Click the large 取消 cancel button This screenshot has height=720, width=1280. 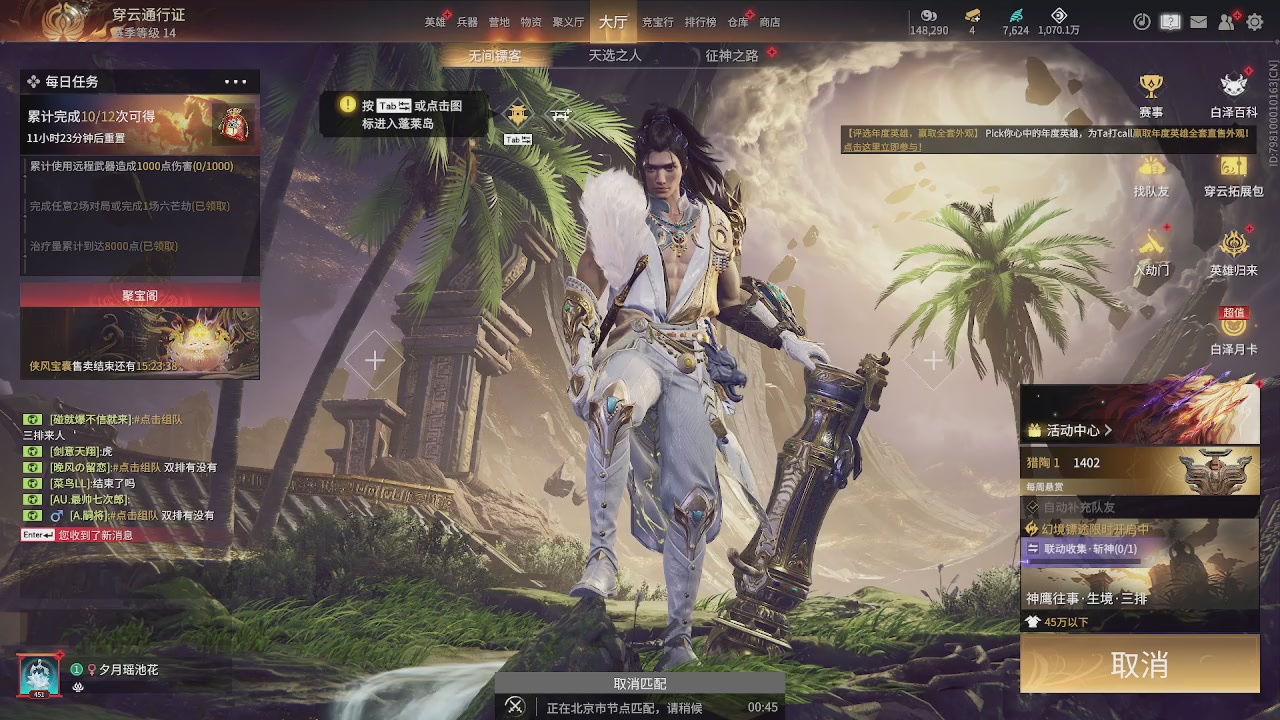point(1139,664)
